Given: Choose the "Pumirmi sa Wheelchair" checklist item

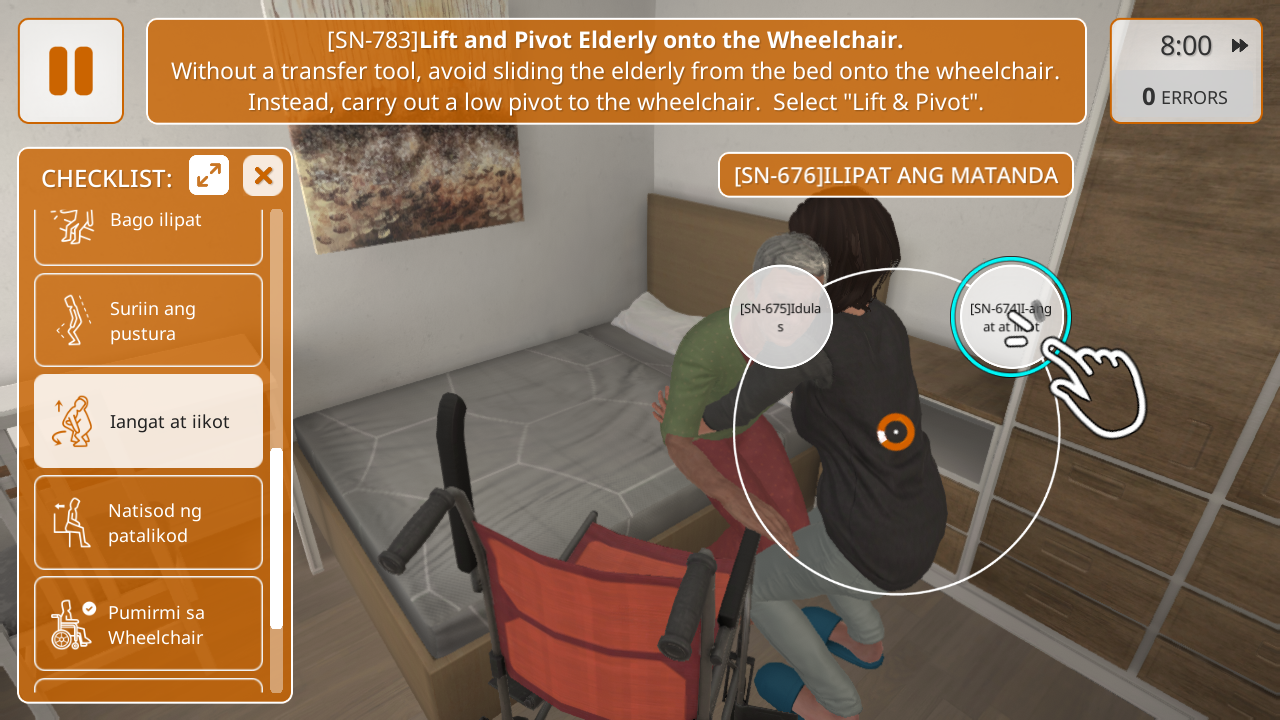Looking at the screenshot, I should click(x=148, y=624).
